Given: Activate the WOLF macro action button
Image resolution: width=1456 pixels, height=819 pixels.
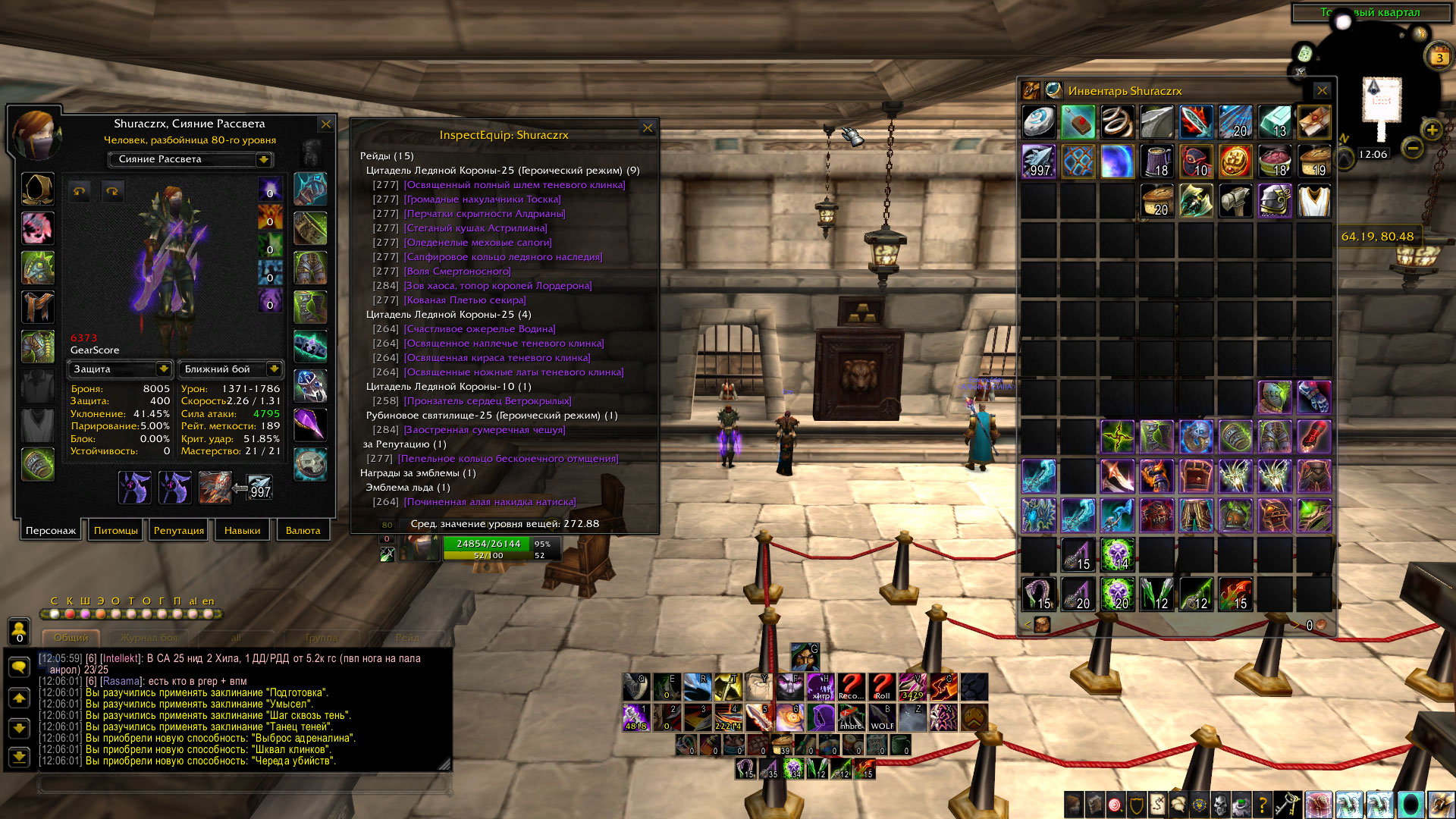Looking at the screenshot, I should (x=882, y=717).
